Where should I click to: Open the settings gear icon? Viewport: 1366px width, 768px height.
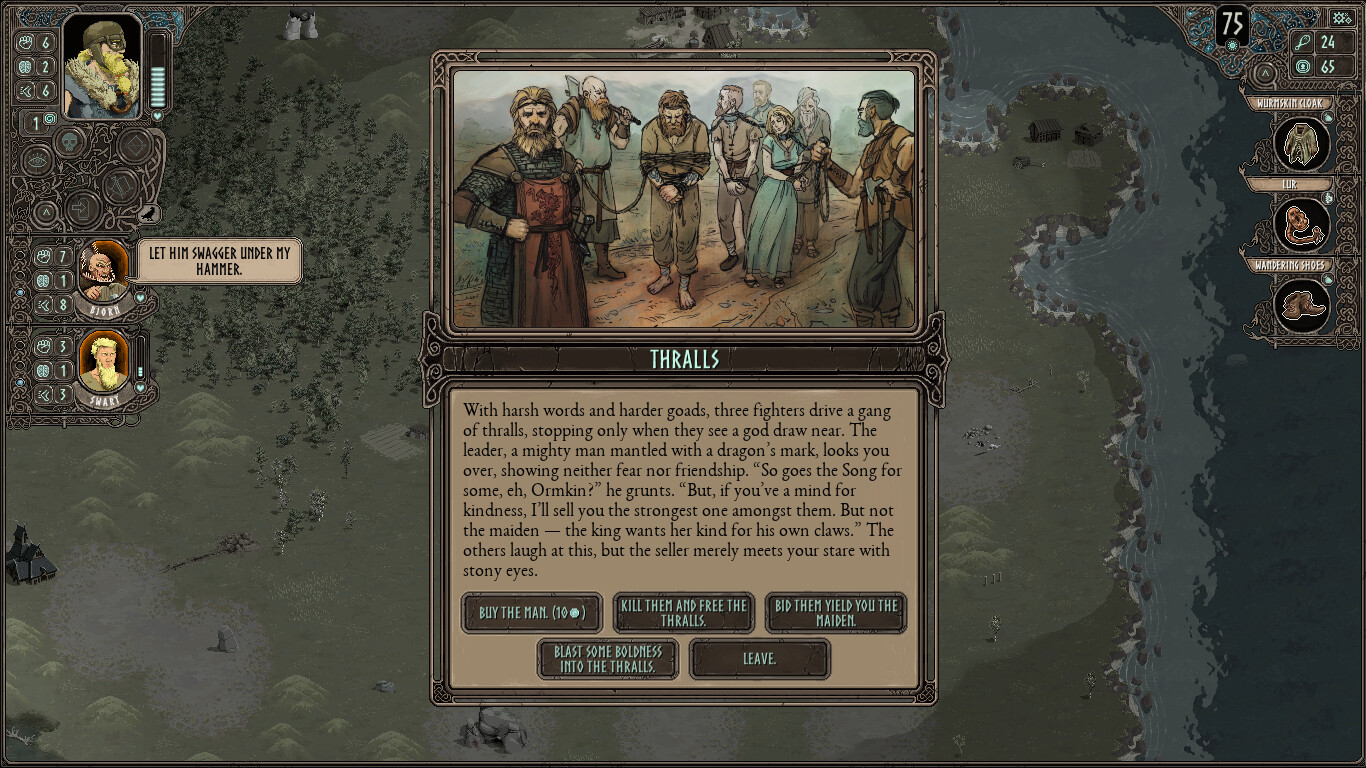[x=1341, y=17]
